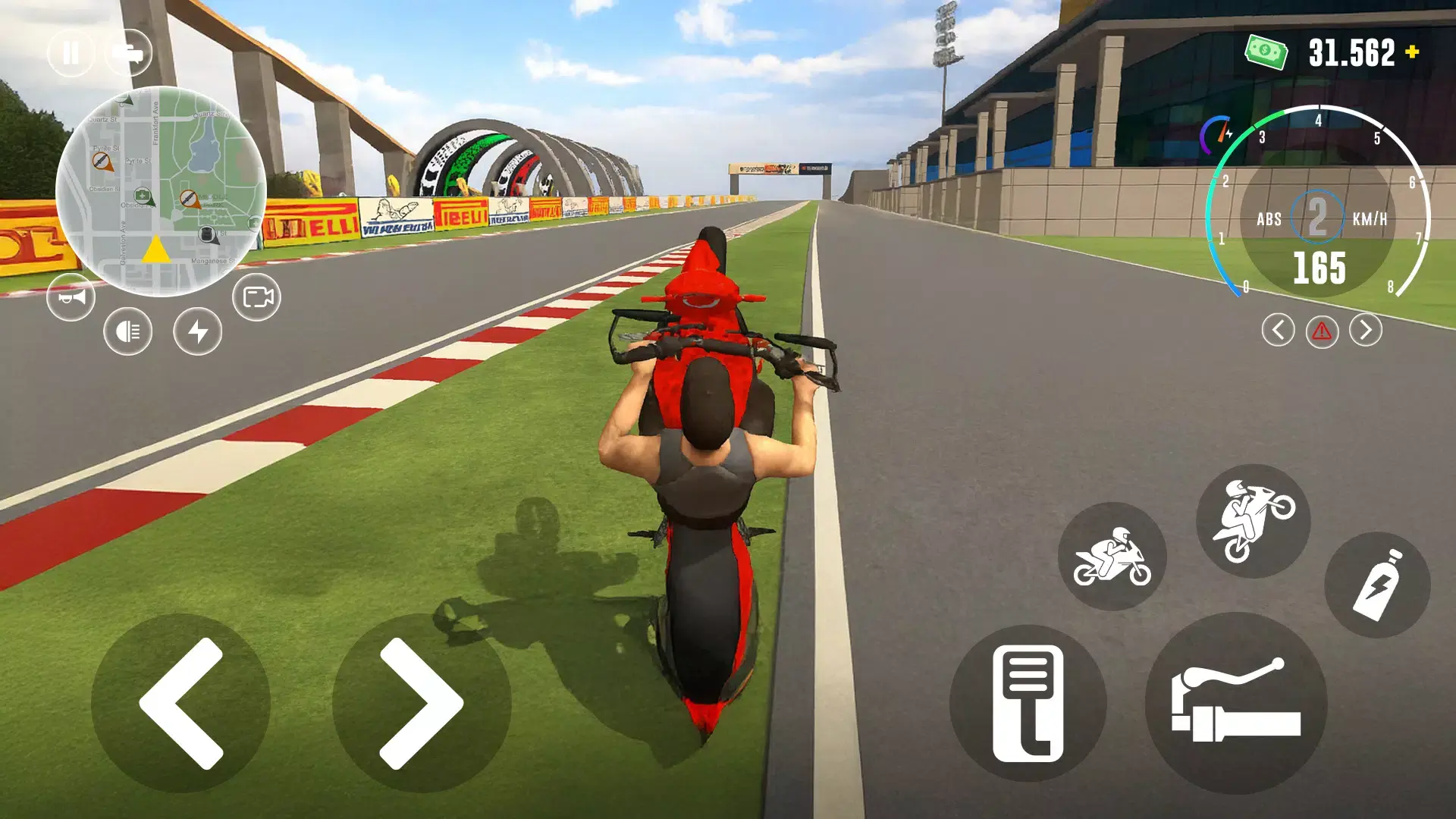Toggle the lightning quick-repair control
This screenshot has height=819, width=1456.
pos(197,331)
